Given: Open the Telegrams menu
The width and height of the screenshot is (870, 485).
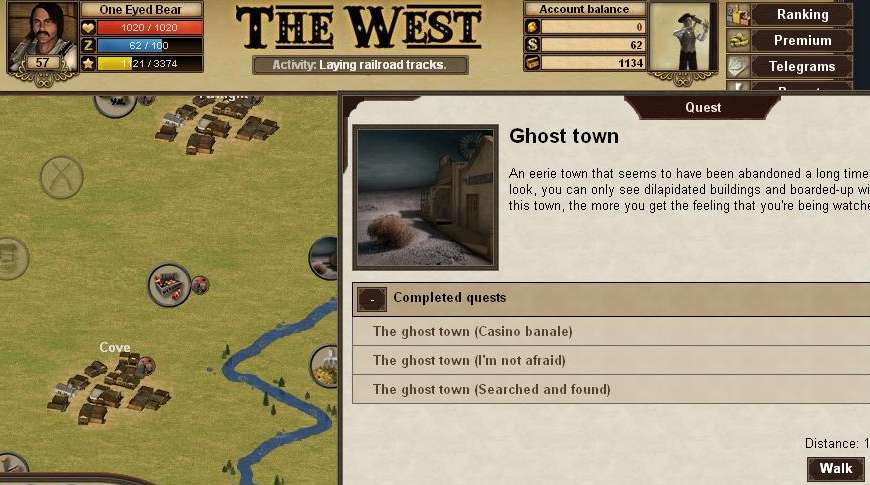Looking at the screenshot, I should [x=802, y=66].
